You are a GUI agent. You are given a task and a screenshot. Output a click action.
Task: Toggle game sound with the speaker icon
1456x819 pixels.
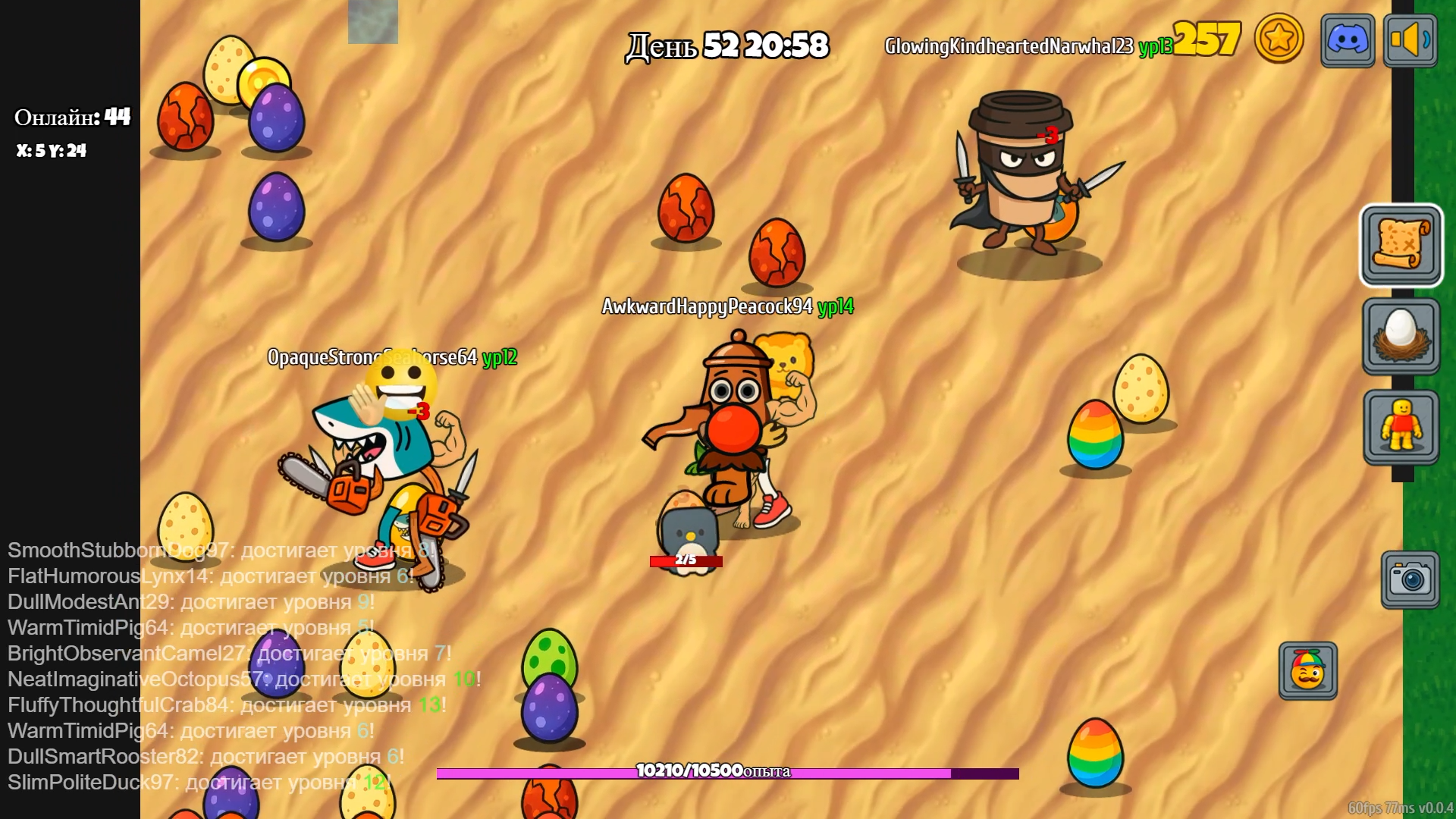(1412, 39)
